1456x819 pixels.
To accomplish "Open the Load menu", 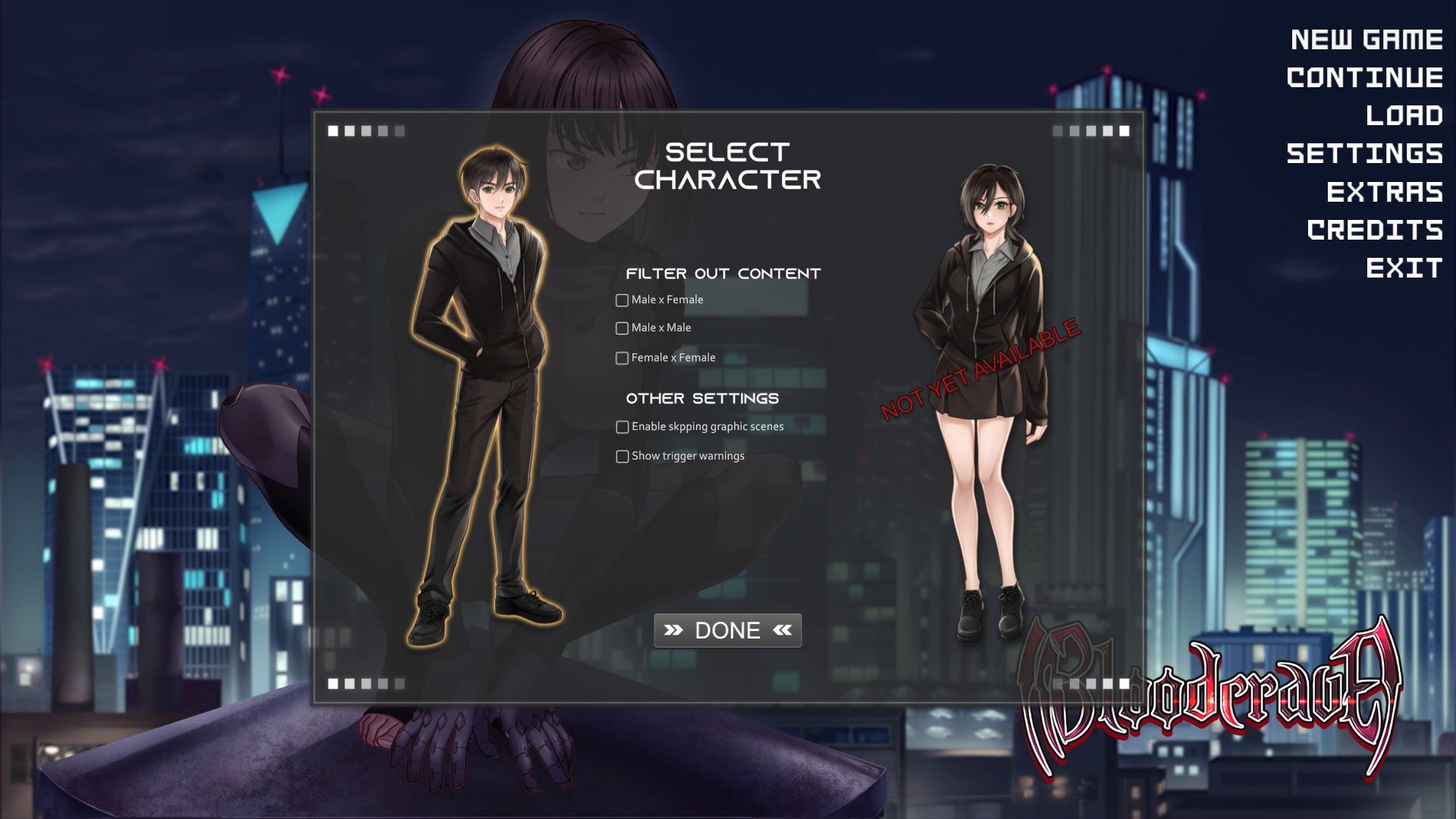I will (1404, 115).
